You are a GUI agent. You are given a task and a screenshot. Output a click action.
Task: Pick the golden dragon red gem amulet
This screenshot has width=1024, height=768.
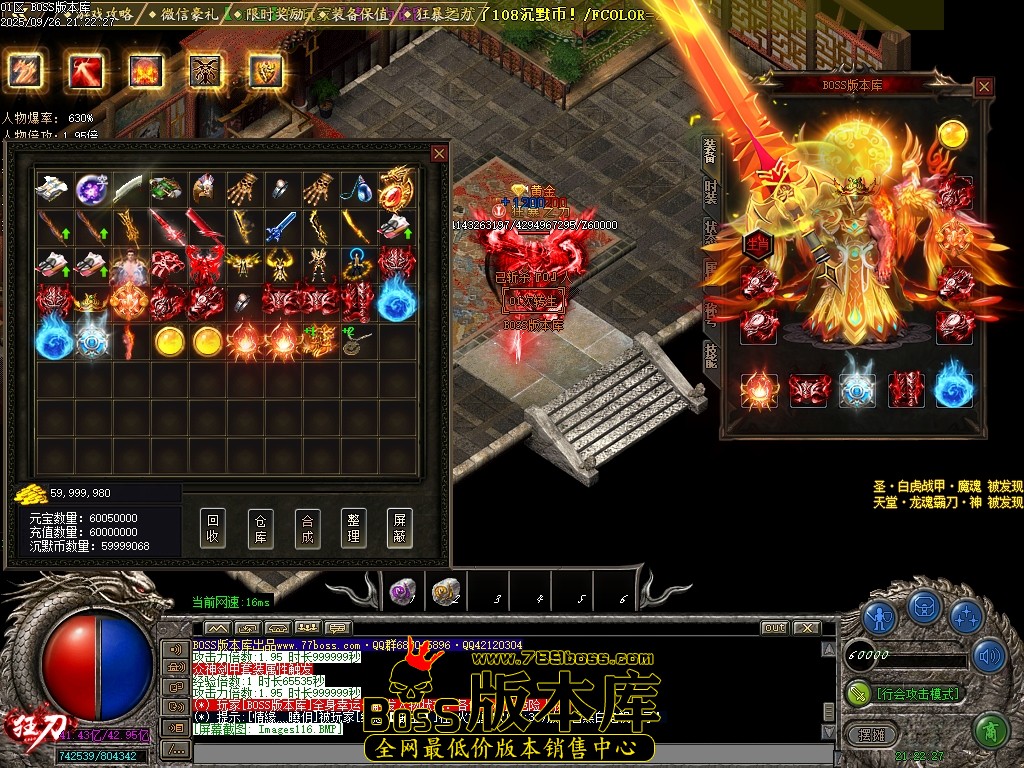point(397,187)
